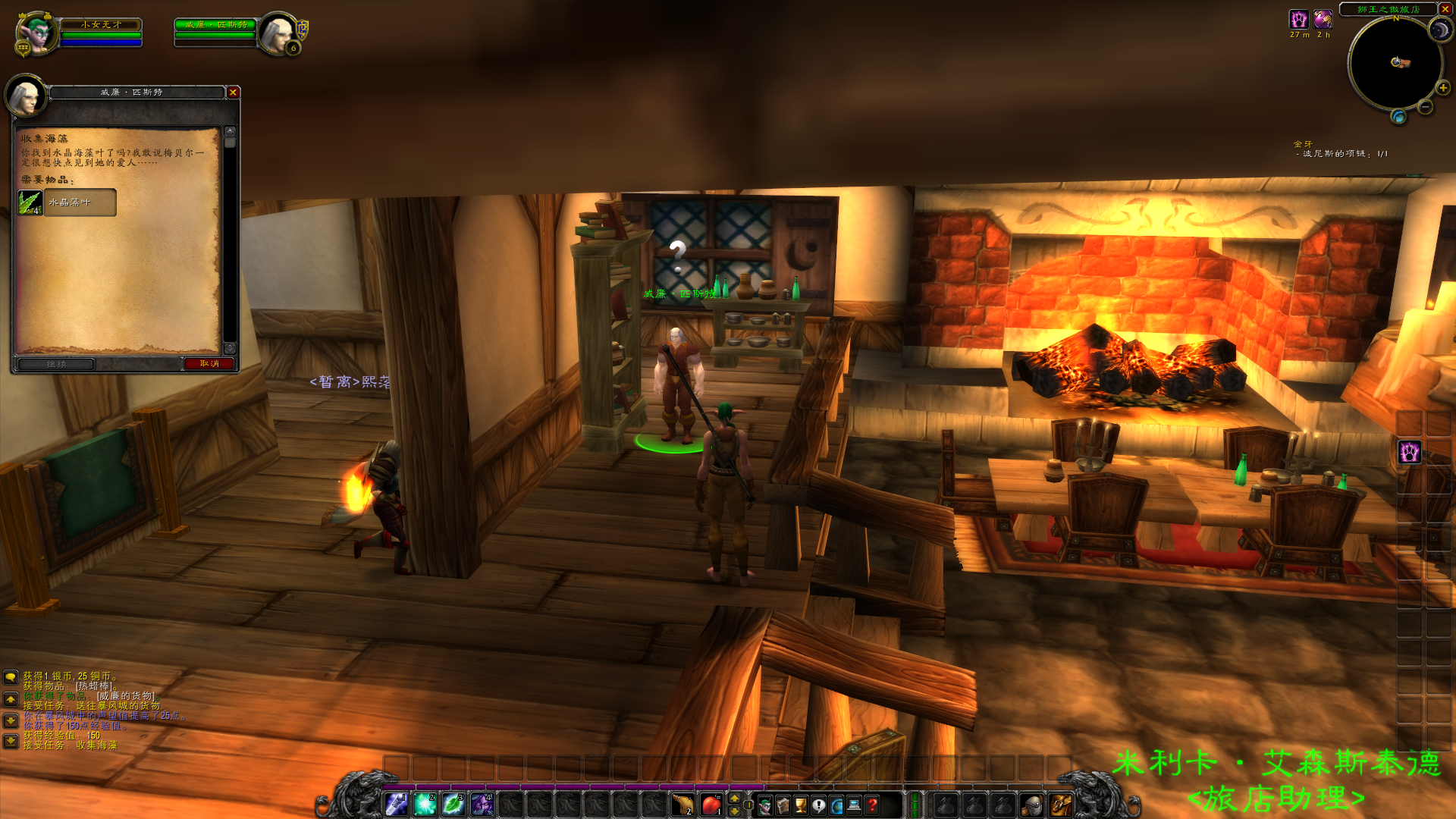Click the player portrait frame
Image resolution: width=1456 pixels, height=819 pixels.
coord(36,33)
